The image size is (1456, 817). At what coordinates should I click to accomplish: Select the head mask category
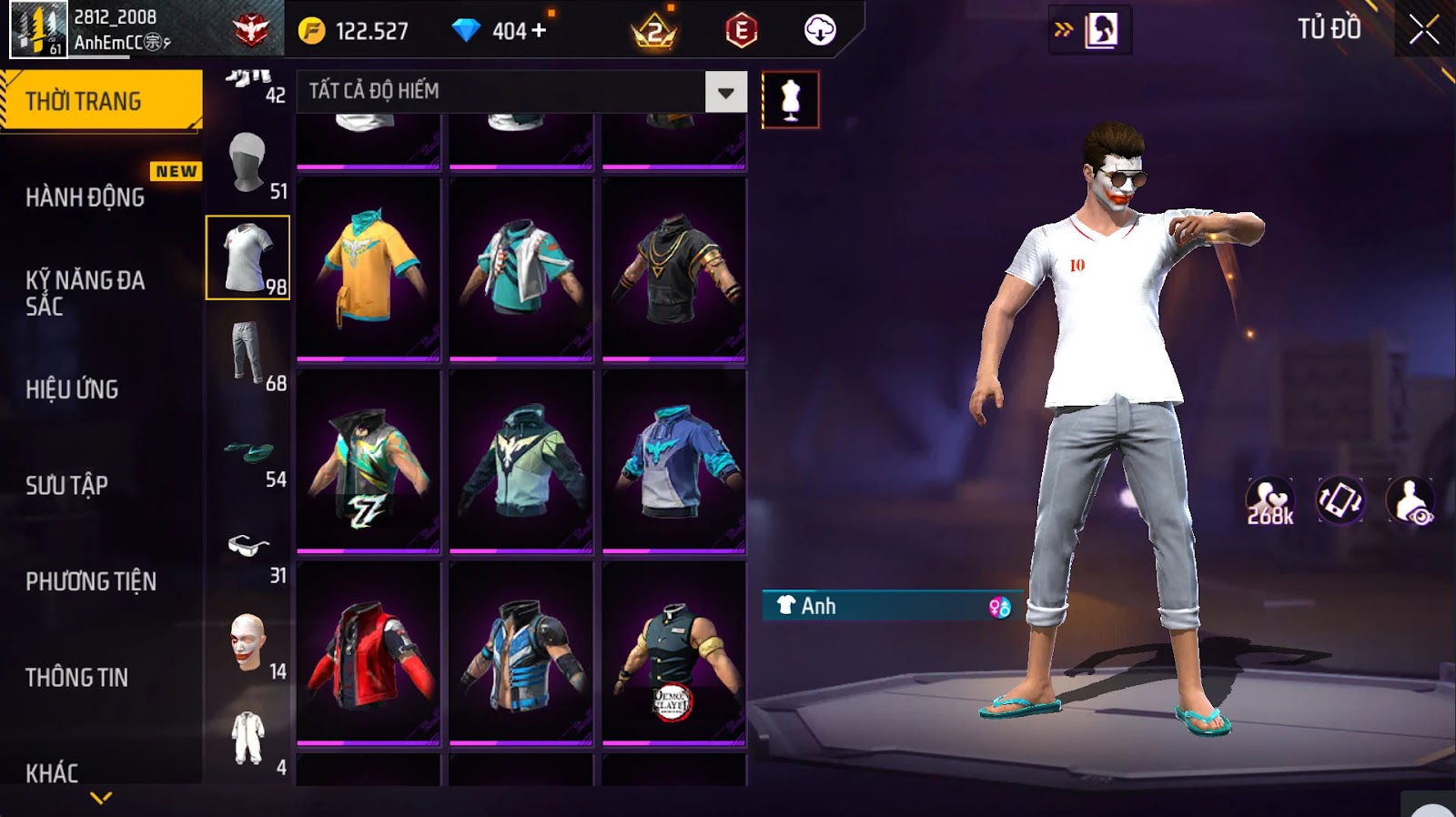pyautogui.click(x=248, y=164)
